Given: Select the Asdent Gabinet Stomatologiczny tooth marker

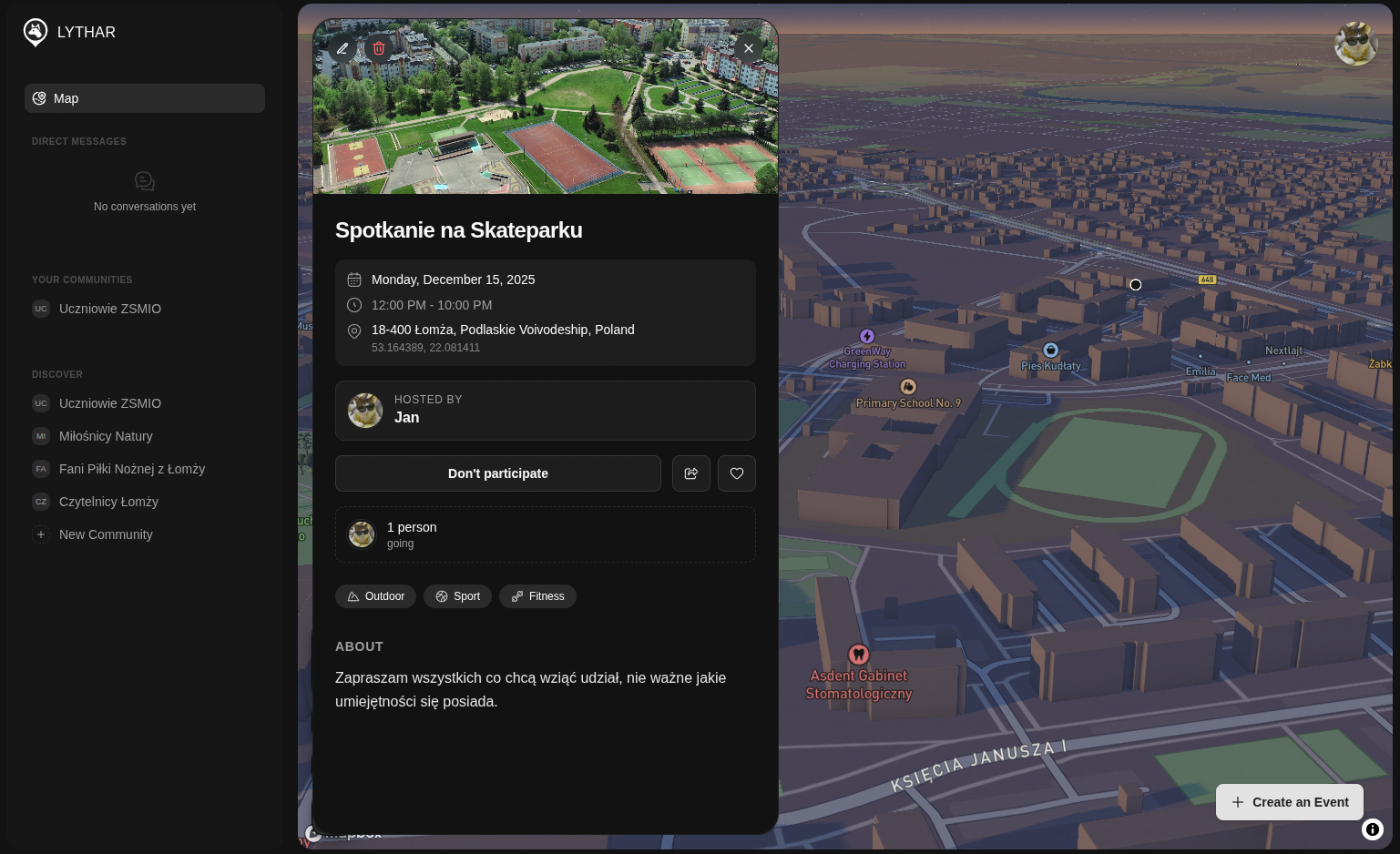Looking at the screenshot, I should point(858,654).
